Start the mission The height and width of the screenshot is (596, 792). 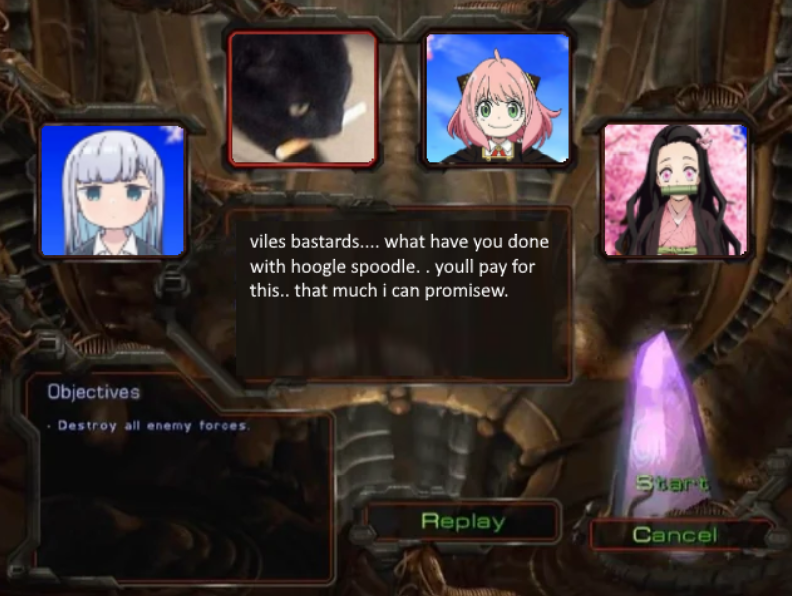673,483
